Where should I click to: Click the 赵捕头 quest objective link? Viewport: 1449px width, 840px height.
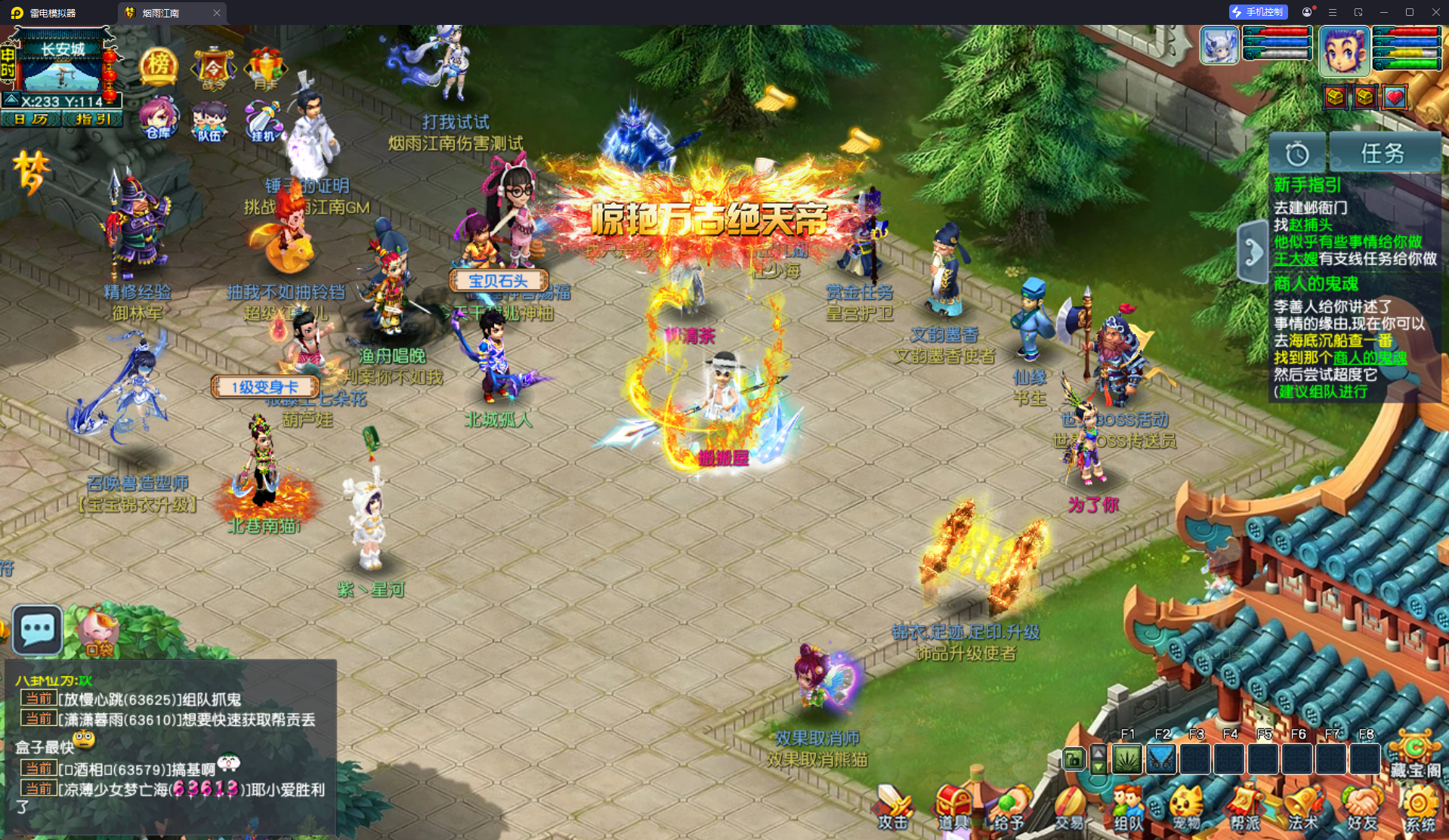pos(1312,225)
